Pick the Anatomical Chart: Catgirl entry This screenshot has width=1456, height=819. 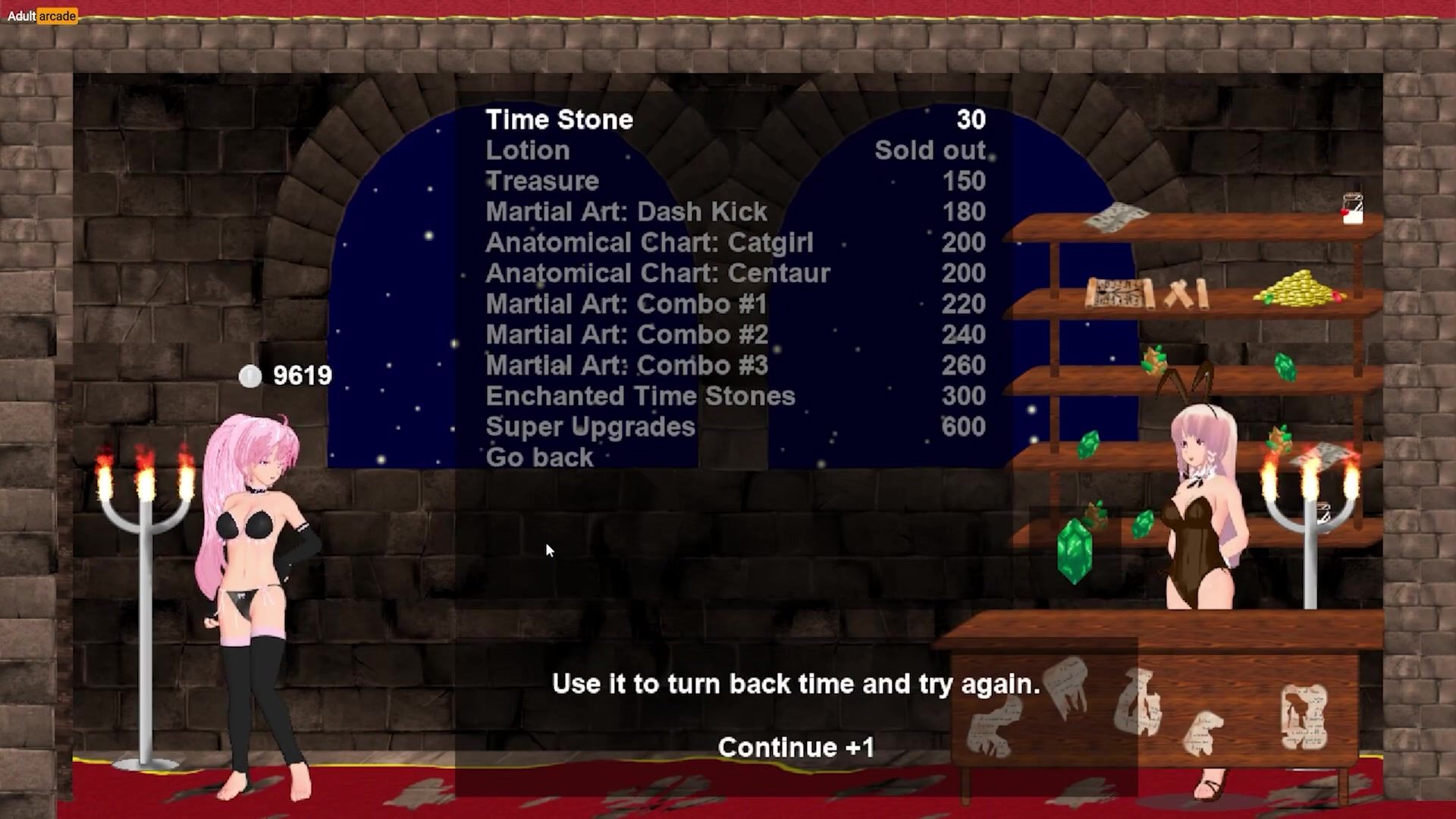(649, 243)
